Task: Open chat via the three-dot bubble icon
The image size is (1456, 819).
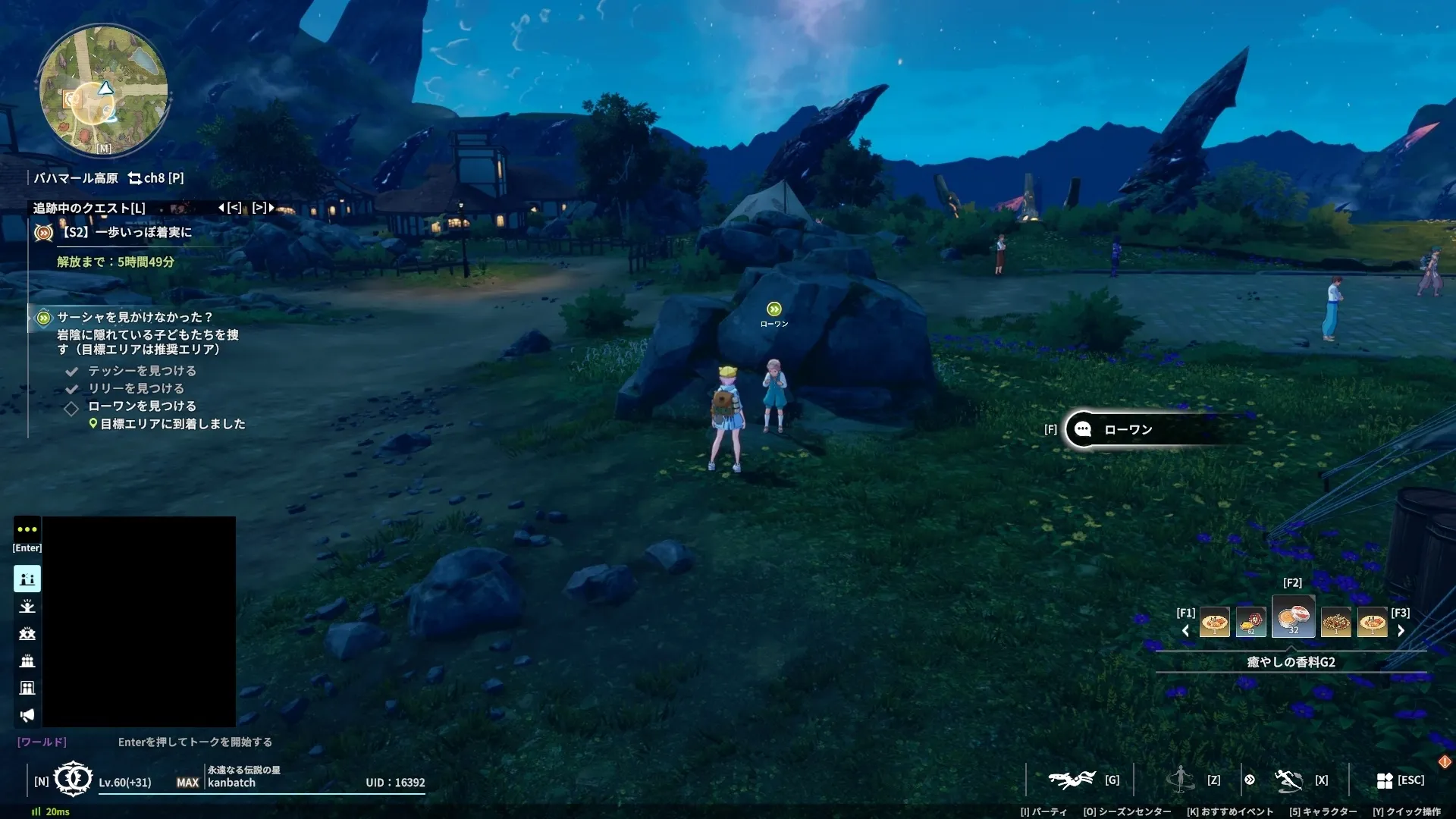Action: click(27, 529)
